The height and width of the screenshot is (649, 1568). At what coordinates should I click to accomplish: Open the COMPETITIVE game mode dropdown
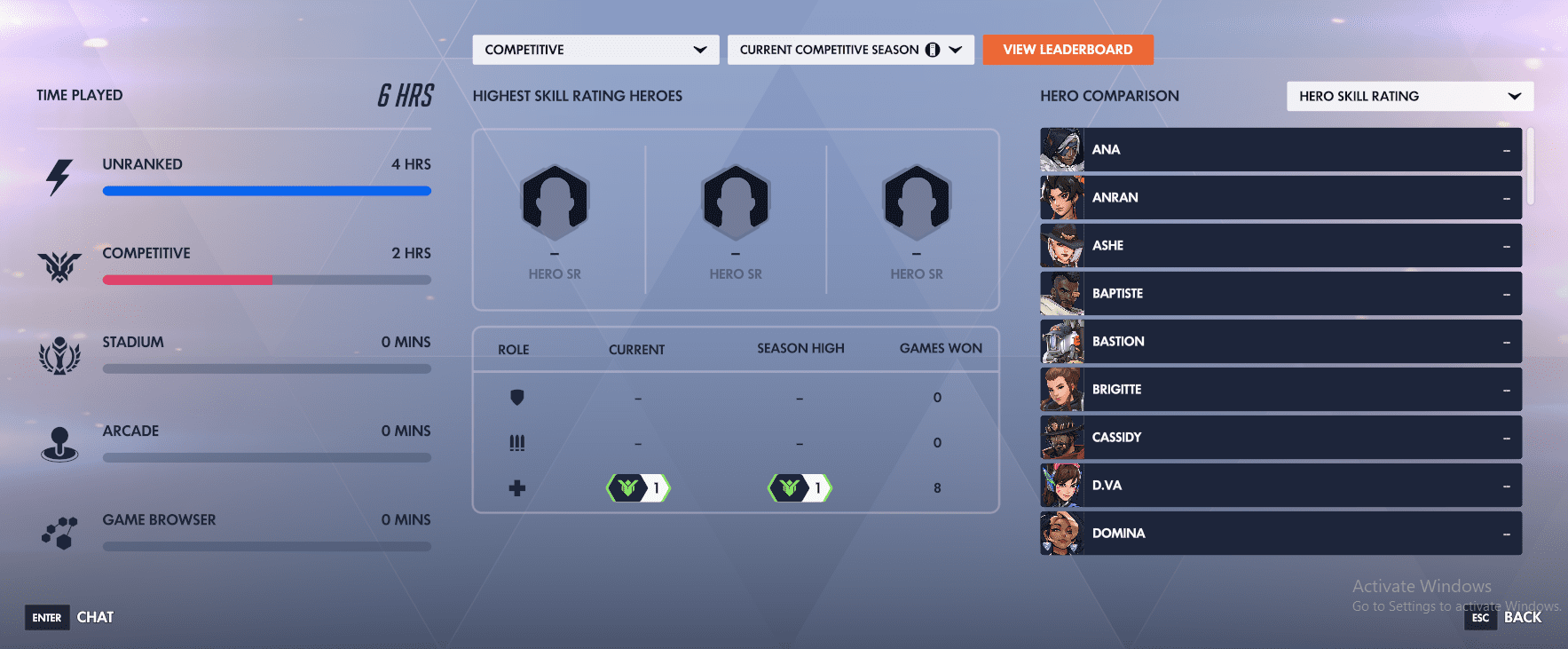click(x=595, y=50)
